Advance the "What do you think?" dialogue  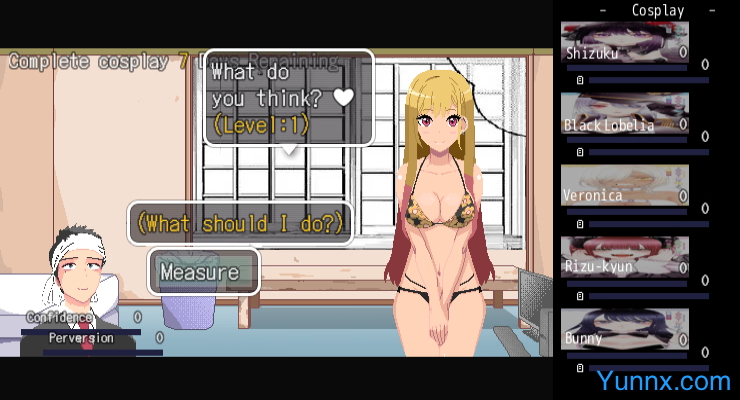click(x=288, y=98)
